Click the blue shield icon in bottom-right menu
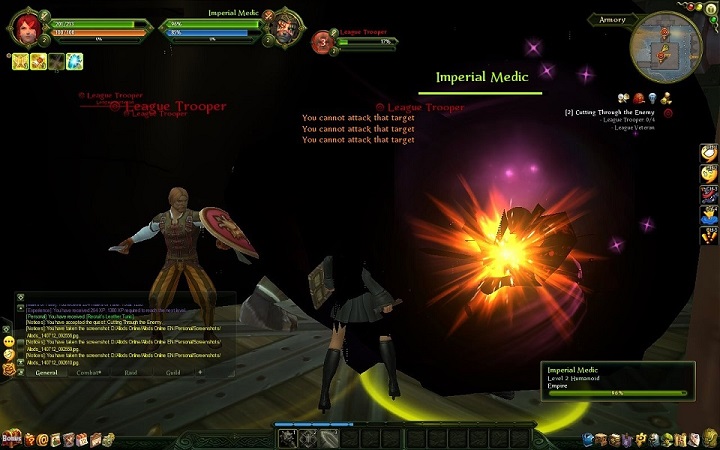Screen dimensions: 720x450 pyautogui.click(x=590, y=439)
